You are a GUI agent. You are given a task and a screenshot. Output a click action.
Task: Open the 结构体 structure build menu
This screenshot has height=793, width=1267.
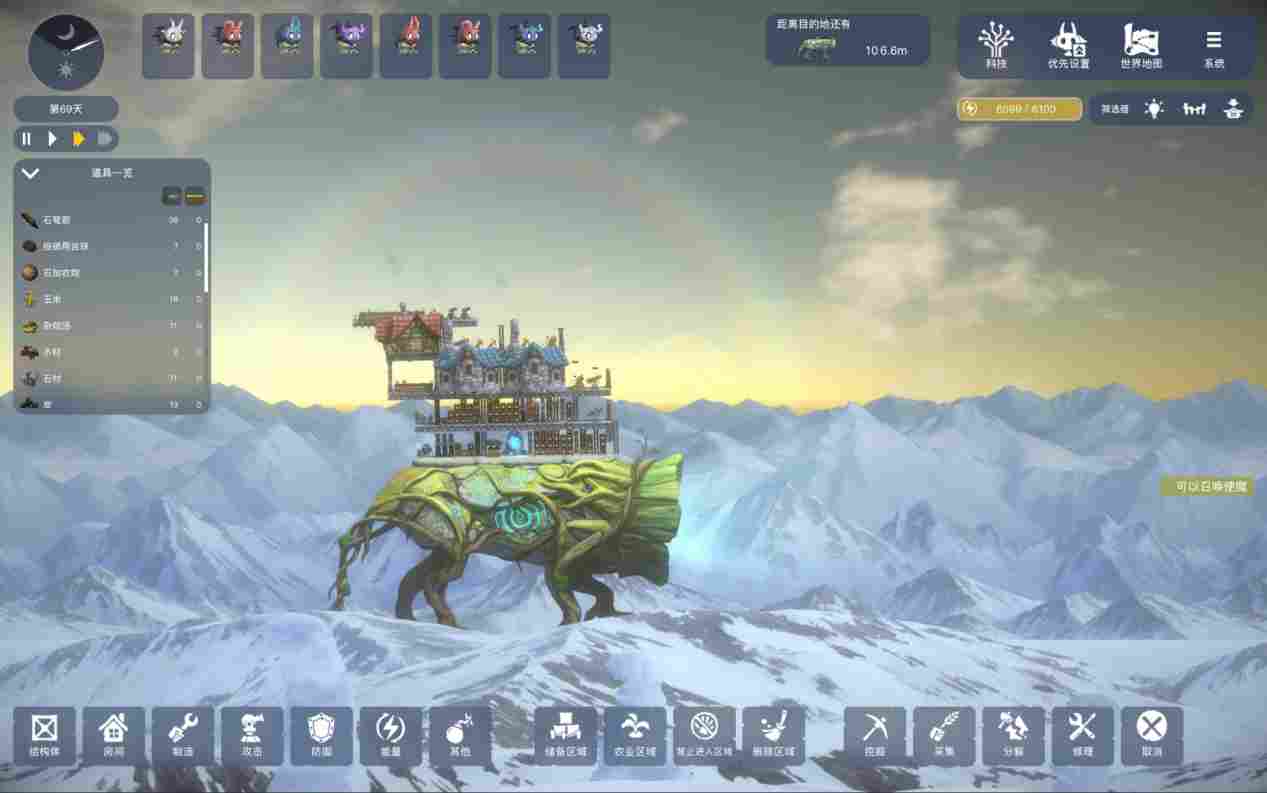point(44,735)
